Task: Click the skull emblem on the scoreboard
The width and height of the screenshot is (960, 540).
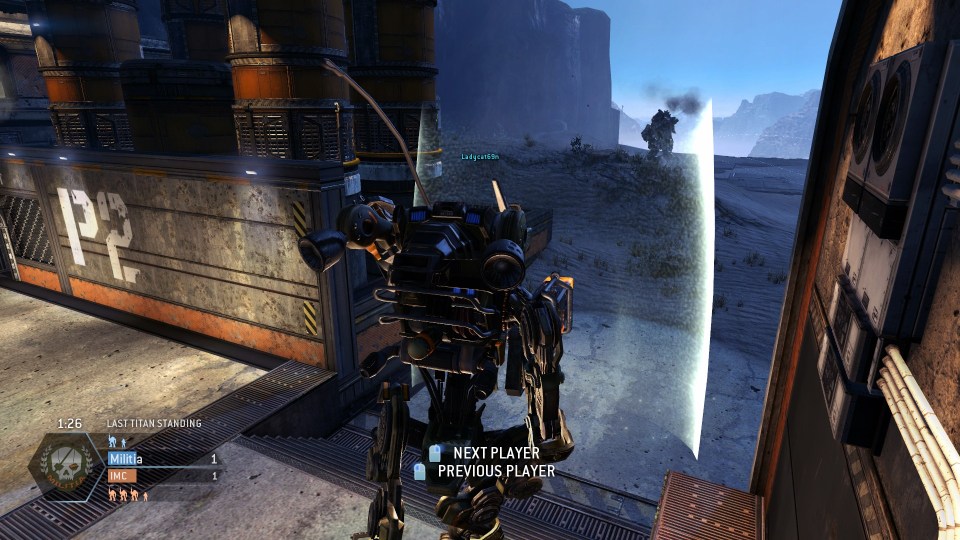Action: click(x=67, y=468)
